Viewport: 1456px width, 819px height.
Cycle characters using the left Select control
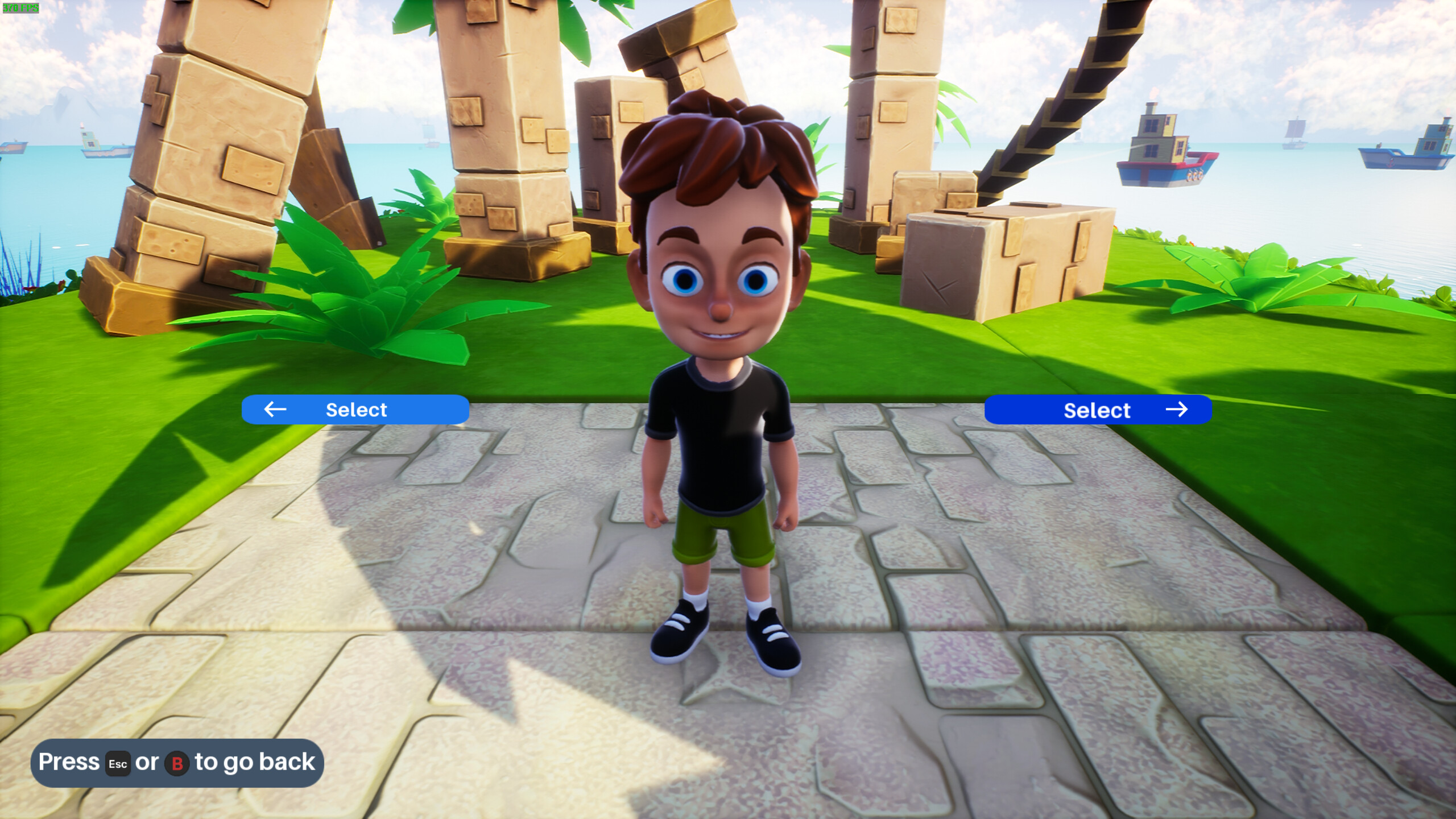pyautogui.click(x=356, y=409)
